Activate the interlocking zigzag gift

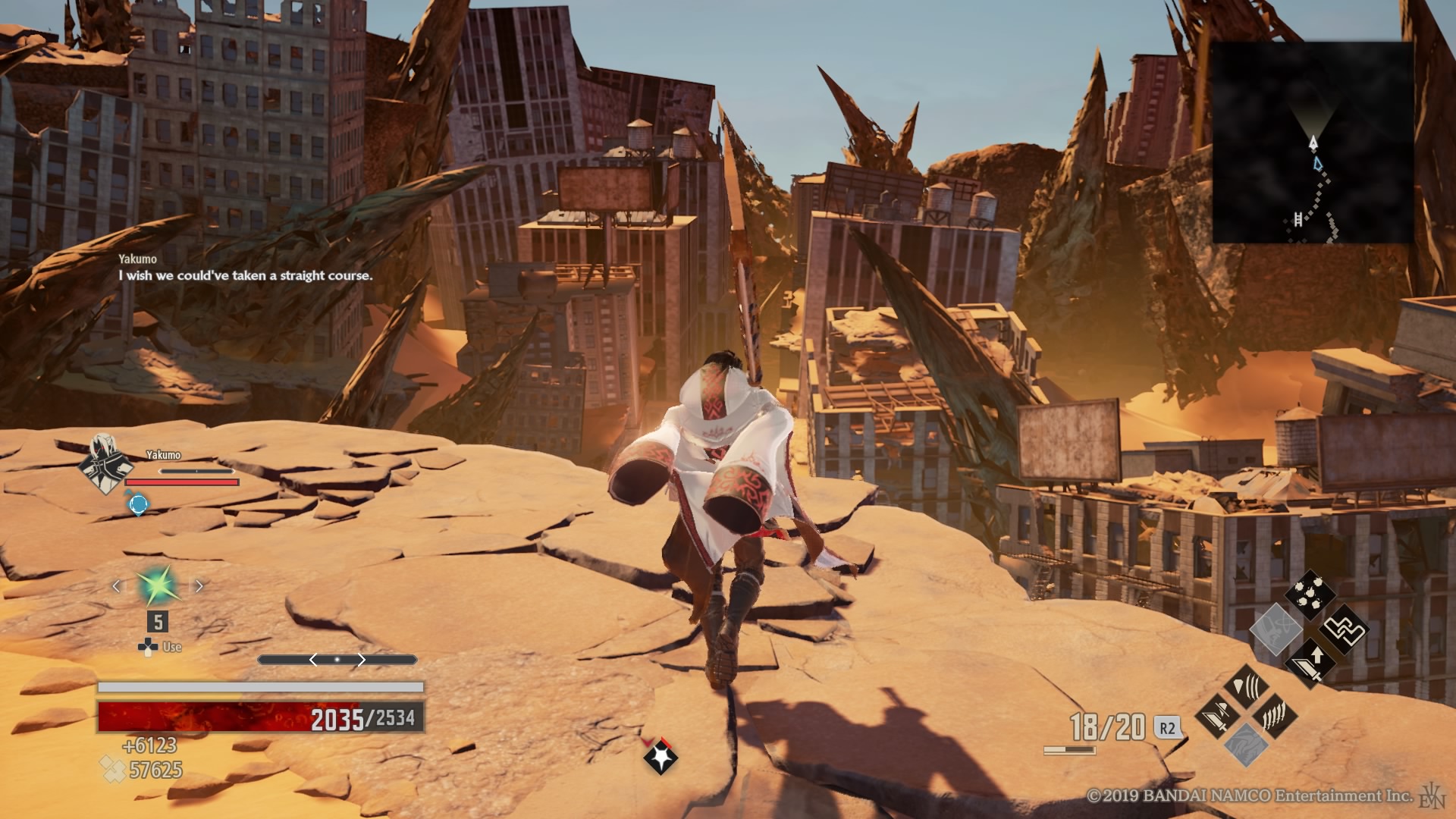click(x=1343, y=629)
